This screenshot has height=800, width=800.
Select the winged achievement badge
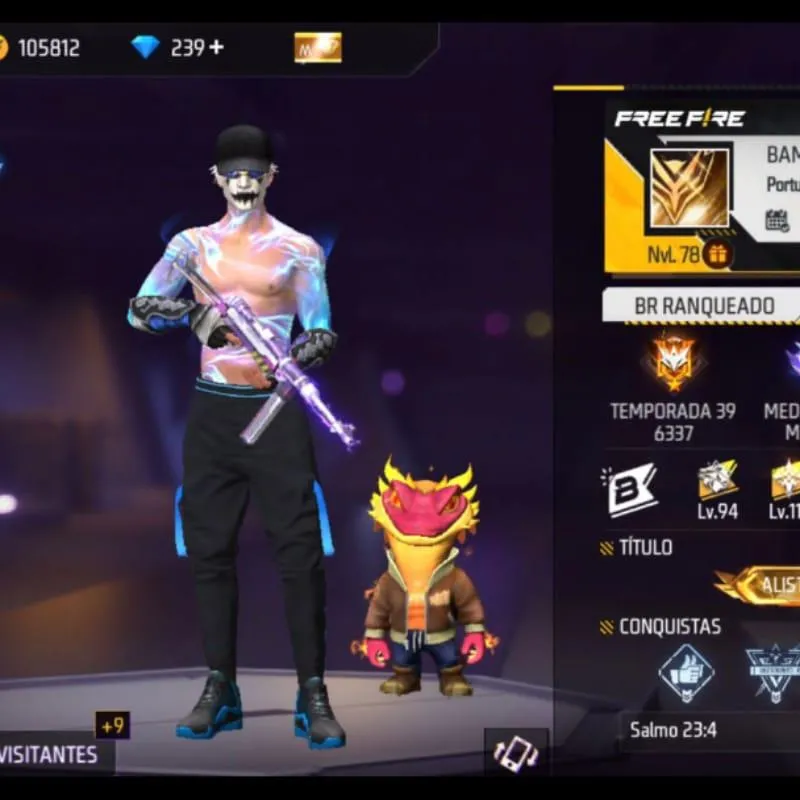click(x=775, y=672)
